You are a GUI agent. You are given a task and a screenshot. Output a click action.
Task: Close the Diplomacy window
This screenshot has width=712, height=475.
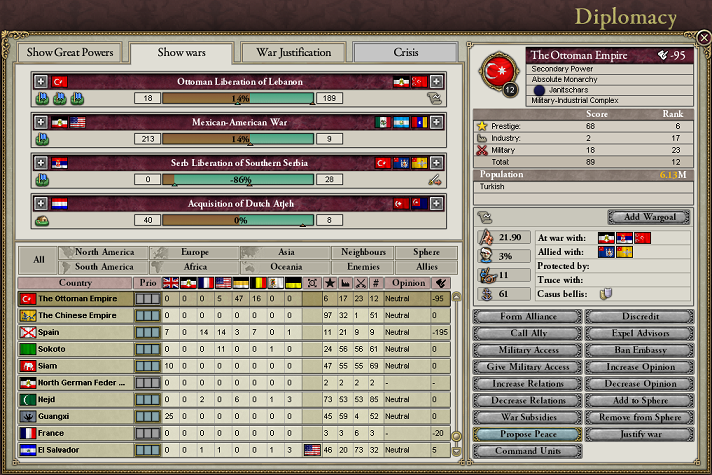tap(704, 37)
